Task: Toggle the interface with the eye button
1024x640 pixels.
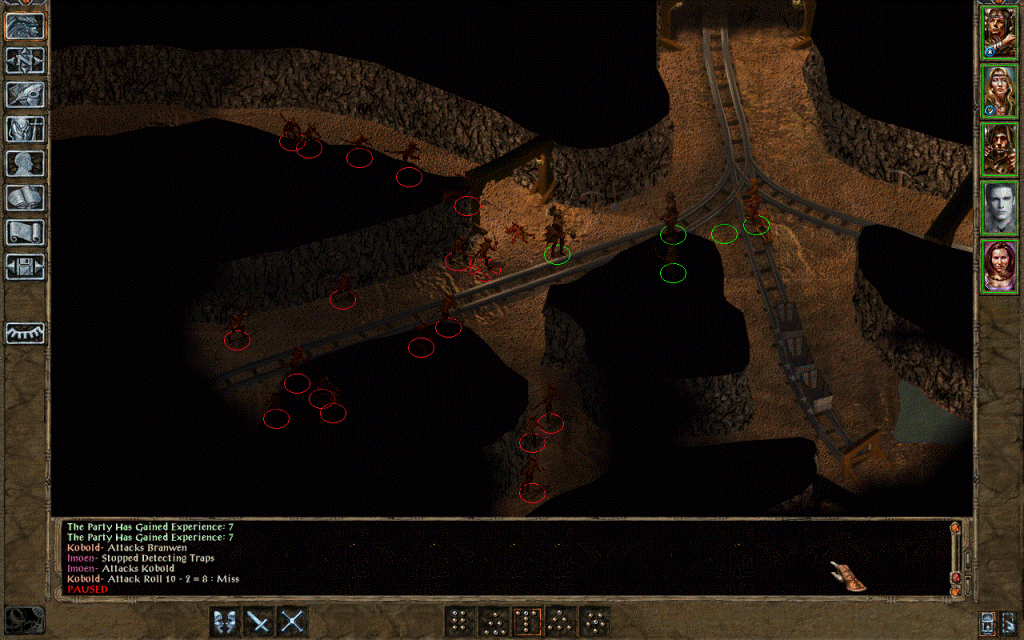Action: [x=24, y=333]
